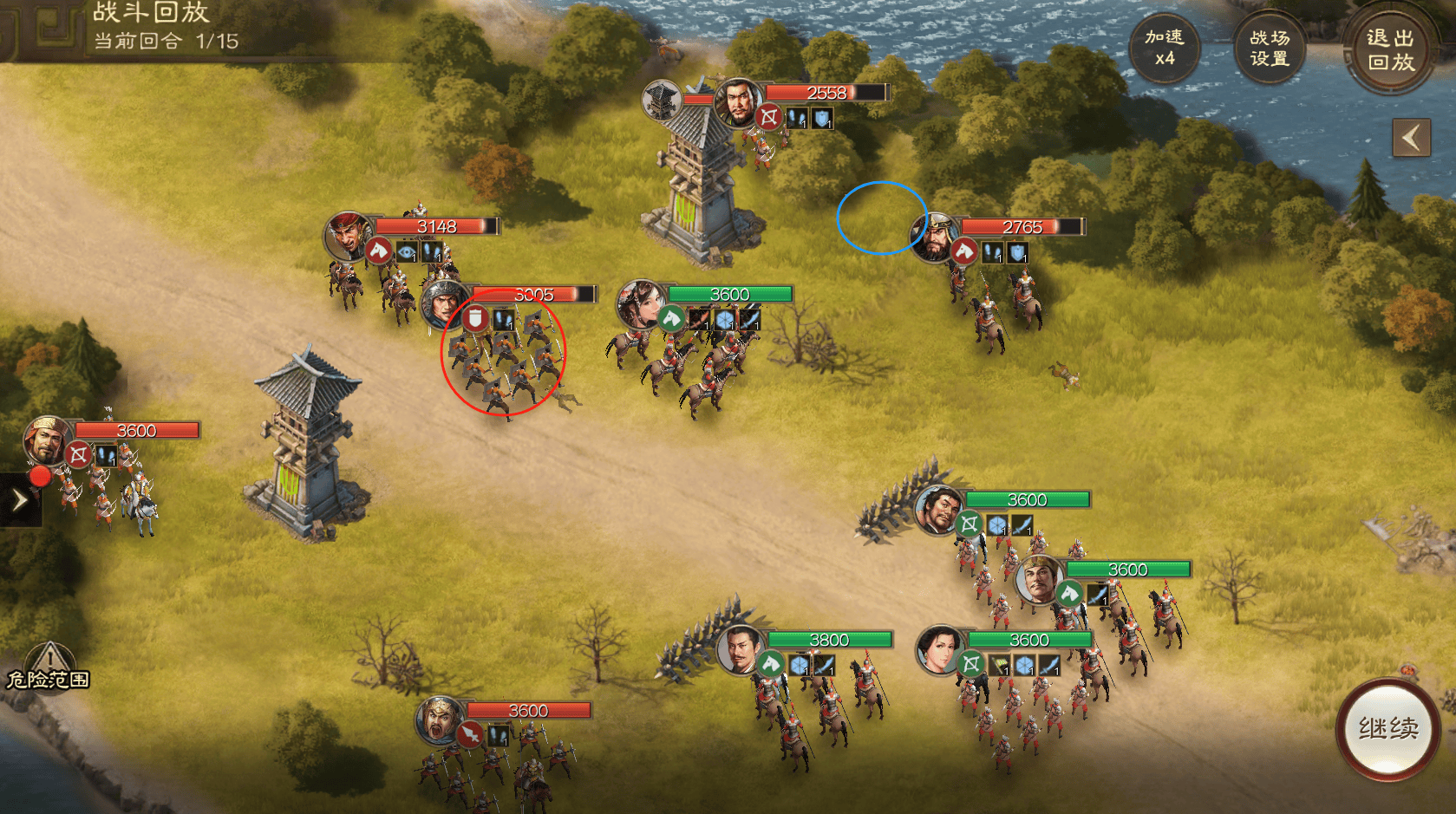This screenshot has height=814, width=1456.
Task: Toggle the 加速 x4 speed button
Action: coord(1164,49)
